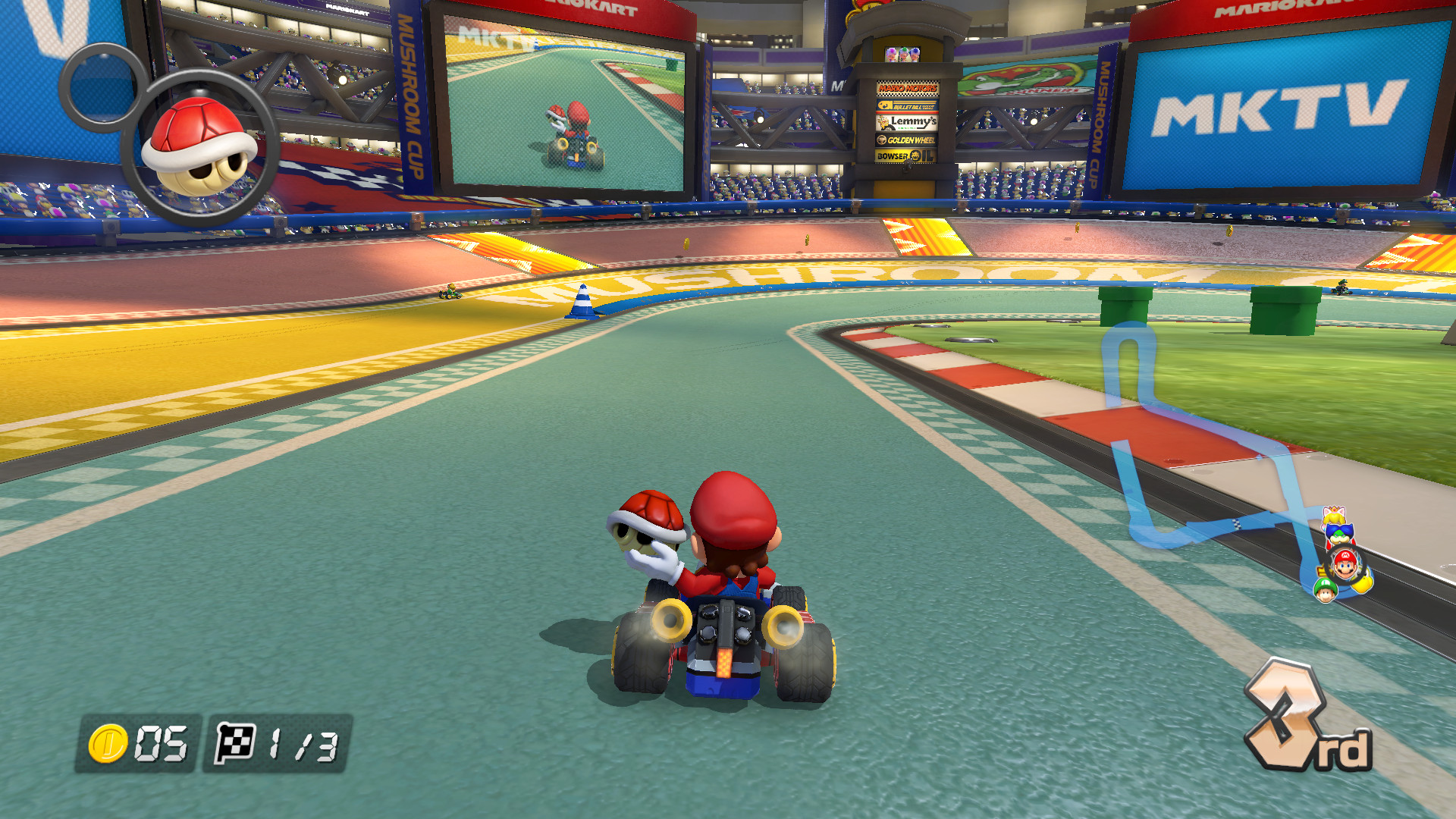This screenshot has width=1456, height=819.
Task: Click Baby Luigi's minimap icon
Action: coord(1325,591)
